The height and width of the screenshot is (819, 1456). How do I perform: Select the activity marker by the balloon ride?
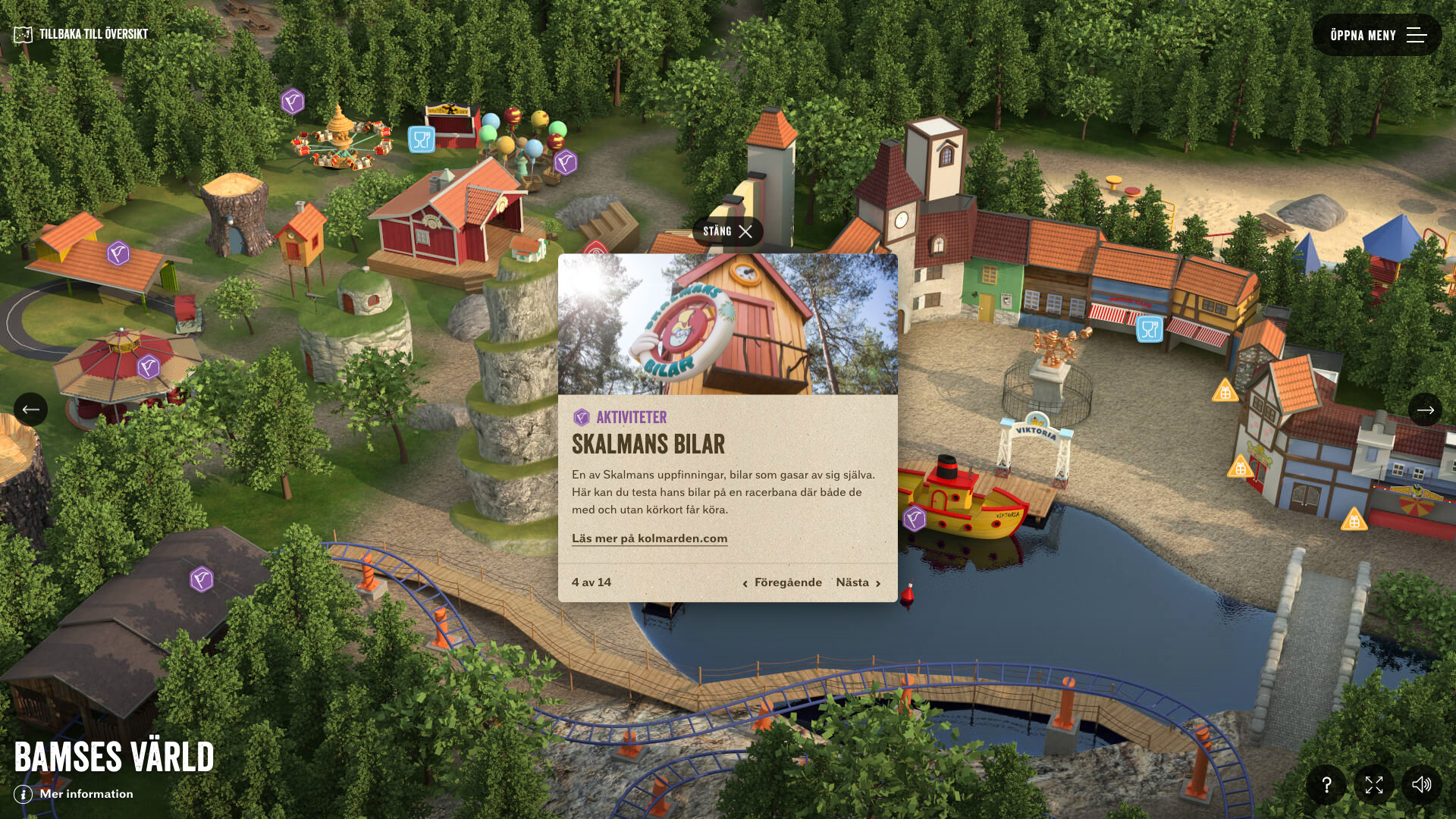566,162
